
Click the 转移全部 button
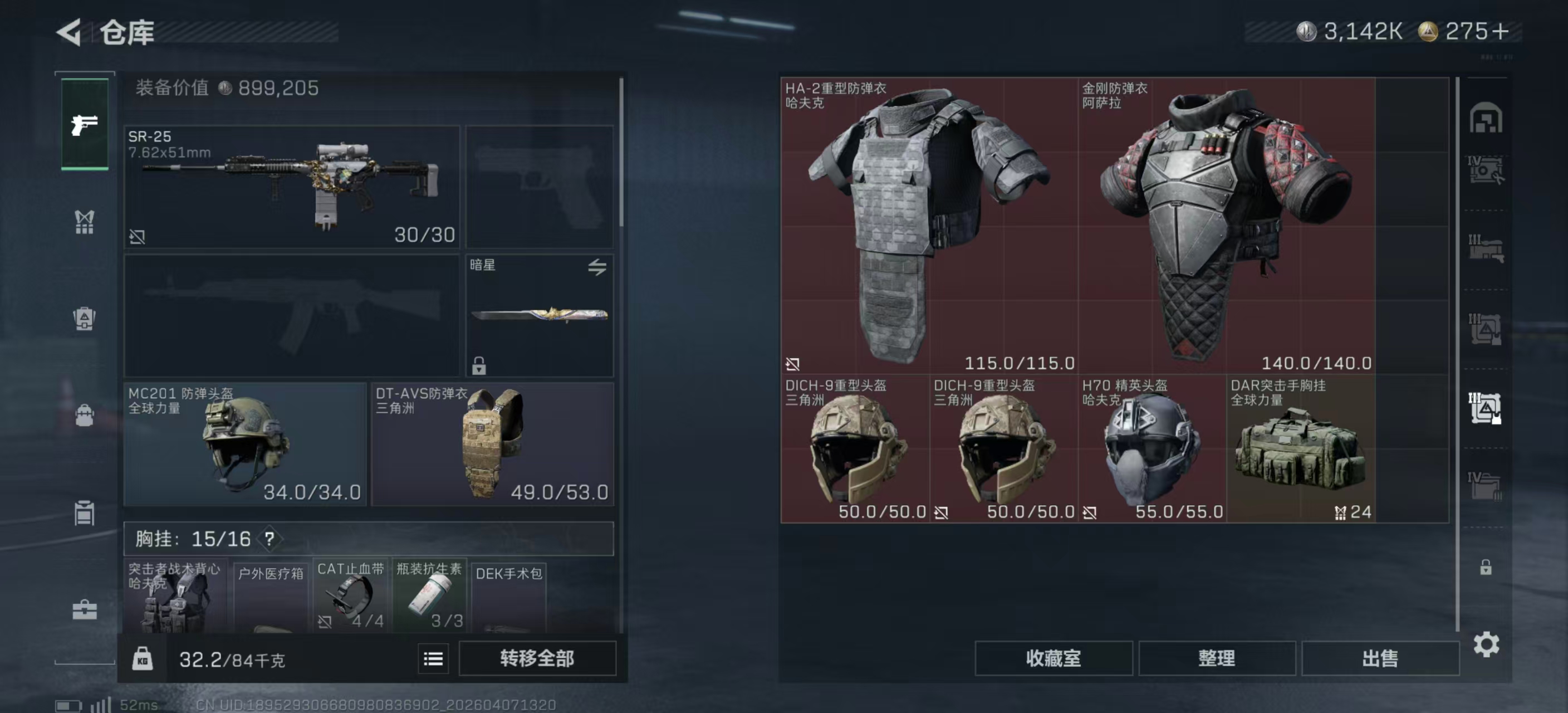[x=537, y=658]
